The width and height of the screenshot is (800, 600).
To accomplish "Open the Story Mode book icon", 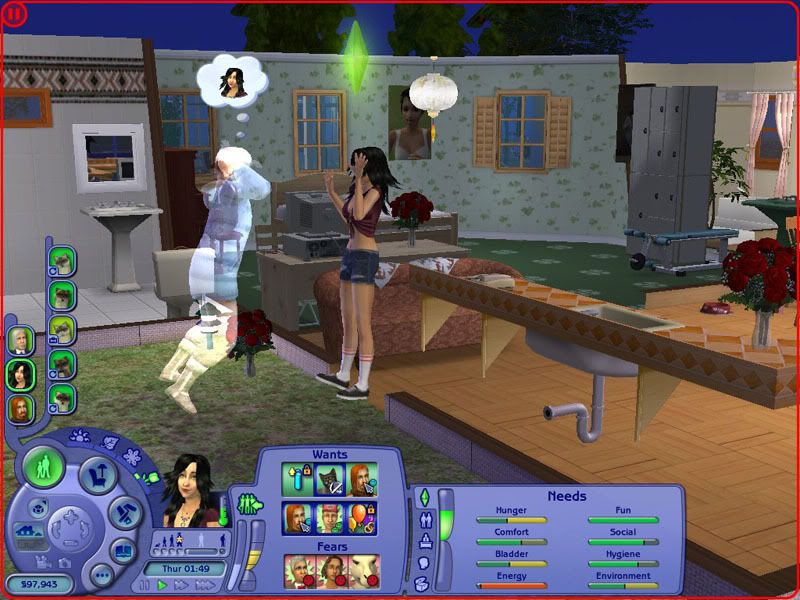I will coord(122,551).
